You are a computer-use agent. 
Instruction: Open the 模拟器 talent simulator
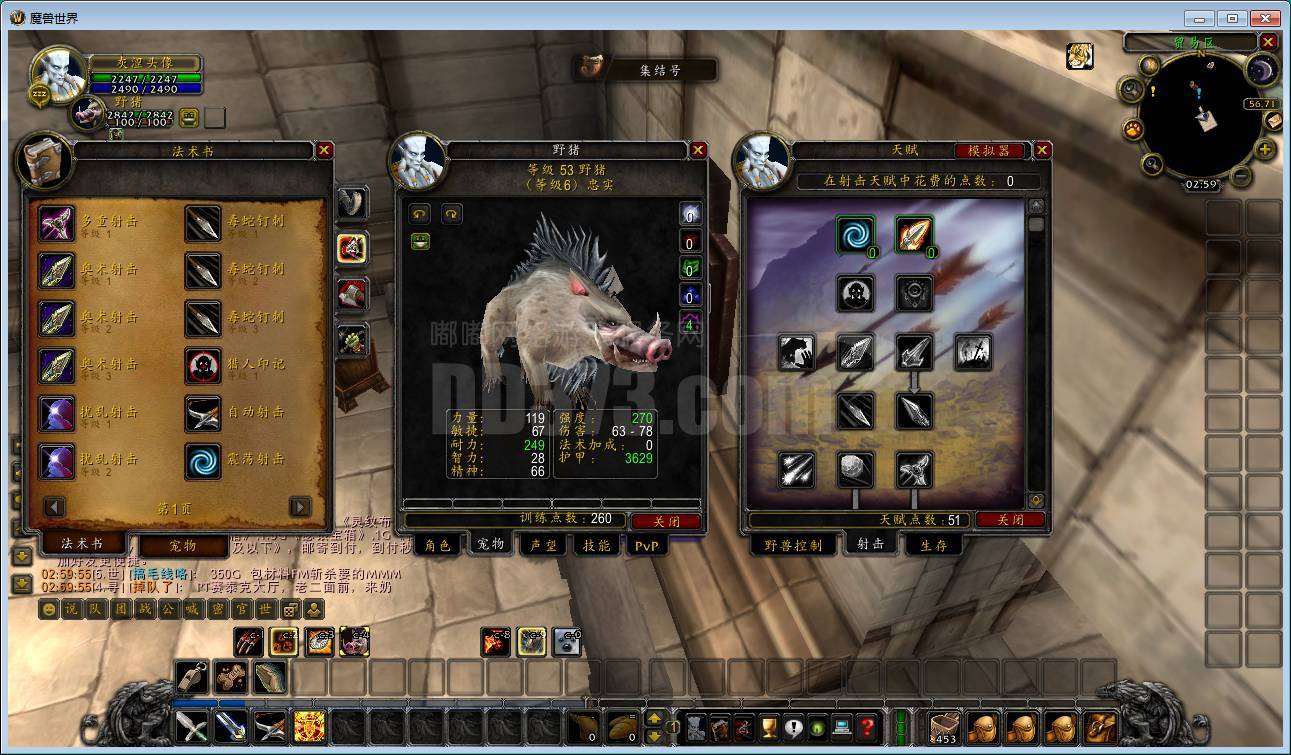click(990, 151)
